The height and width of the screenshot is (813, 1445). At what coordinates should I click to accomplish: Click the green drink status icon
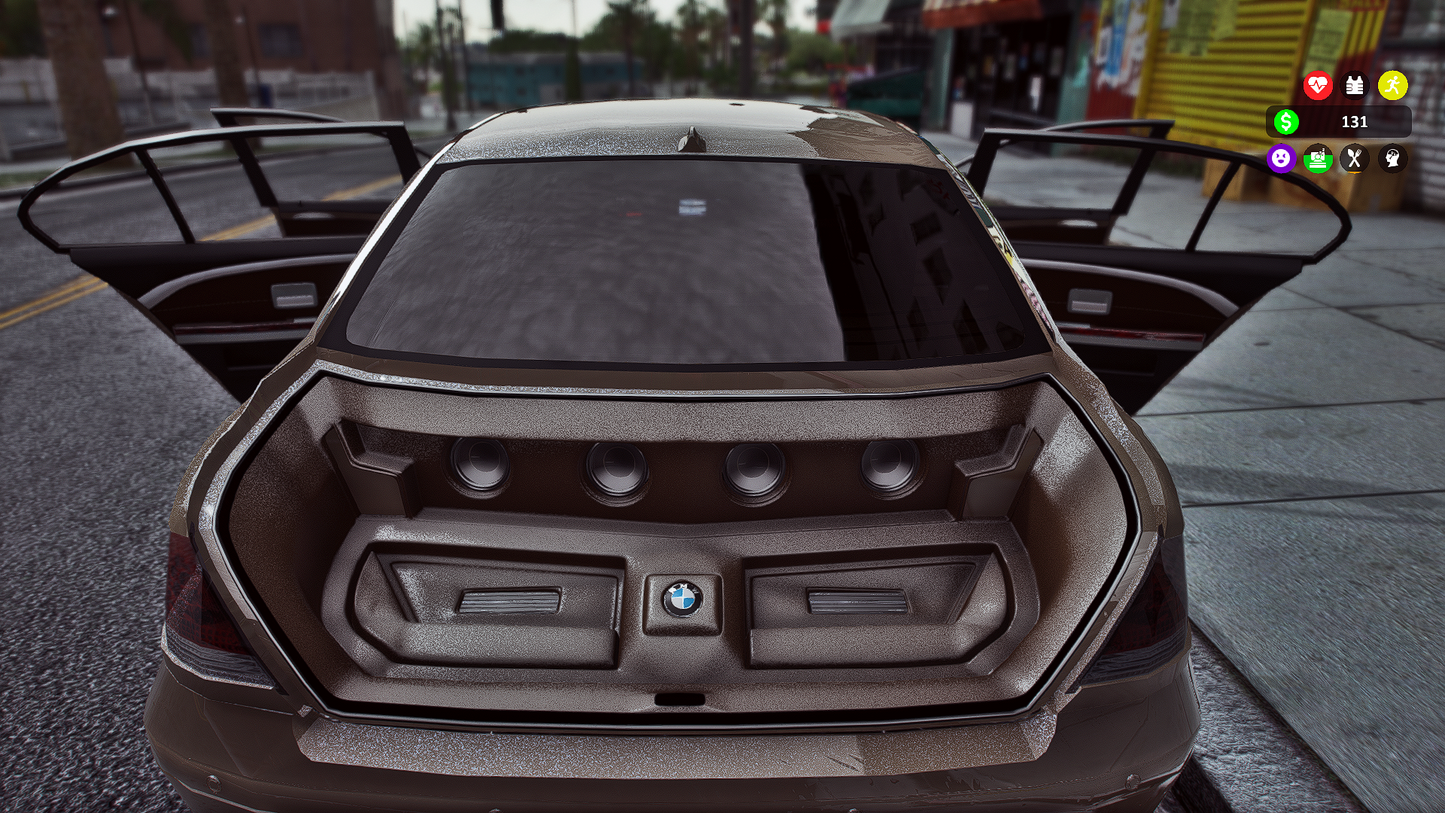click(1317, 159)
